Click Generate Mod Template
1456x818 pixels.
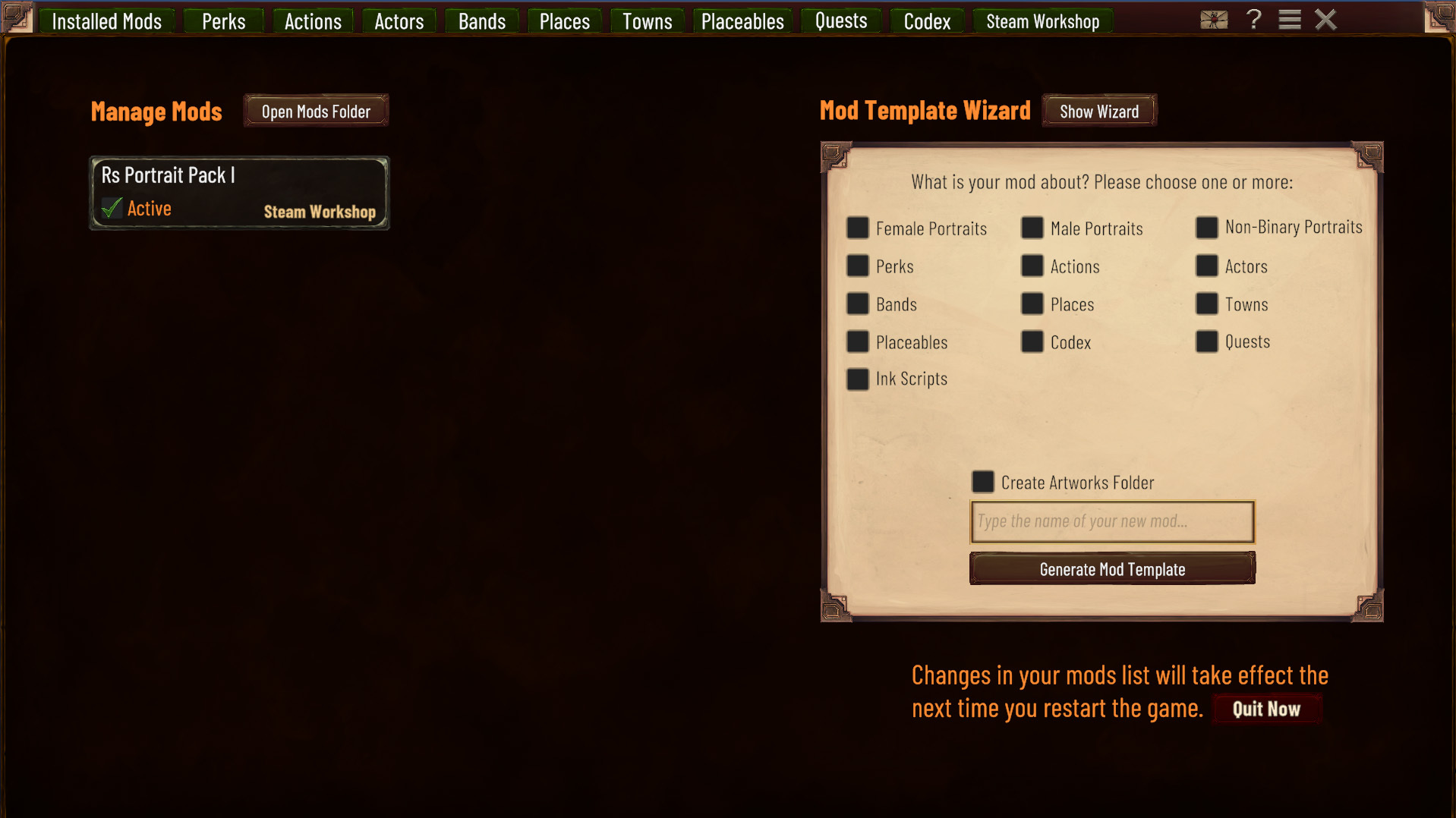[1111, 568]
